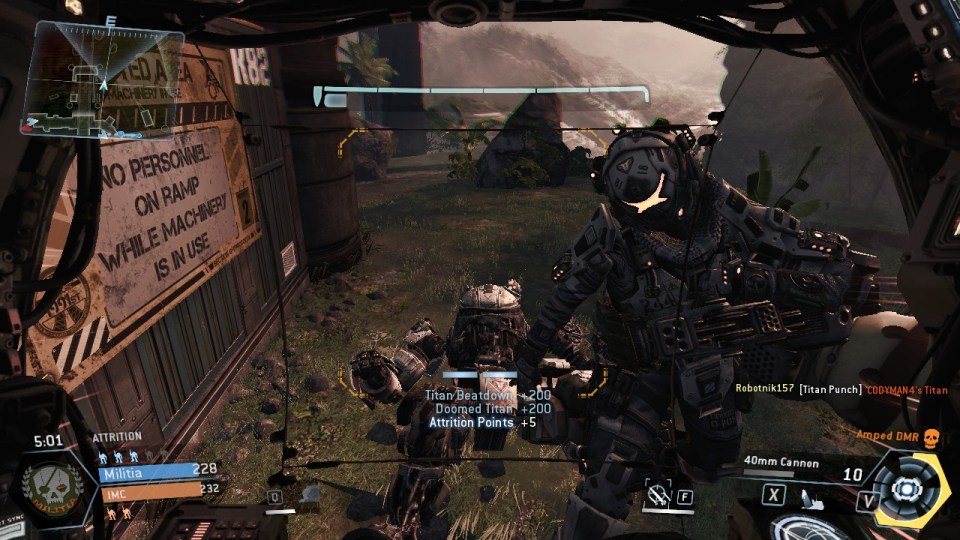The height and width of the screenshot is (540, 960).
Task: Activate the glowing titan core ability icon
Action: (x=907, y=489)
